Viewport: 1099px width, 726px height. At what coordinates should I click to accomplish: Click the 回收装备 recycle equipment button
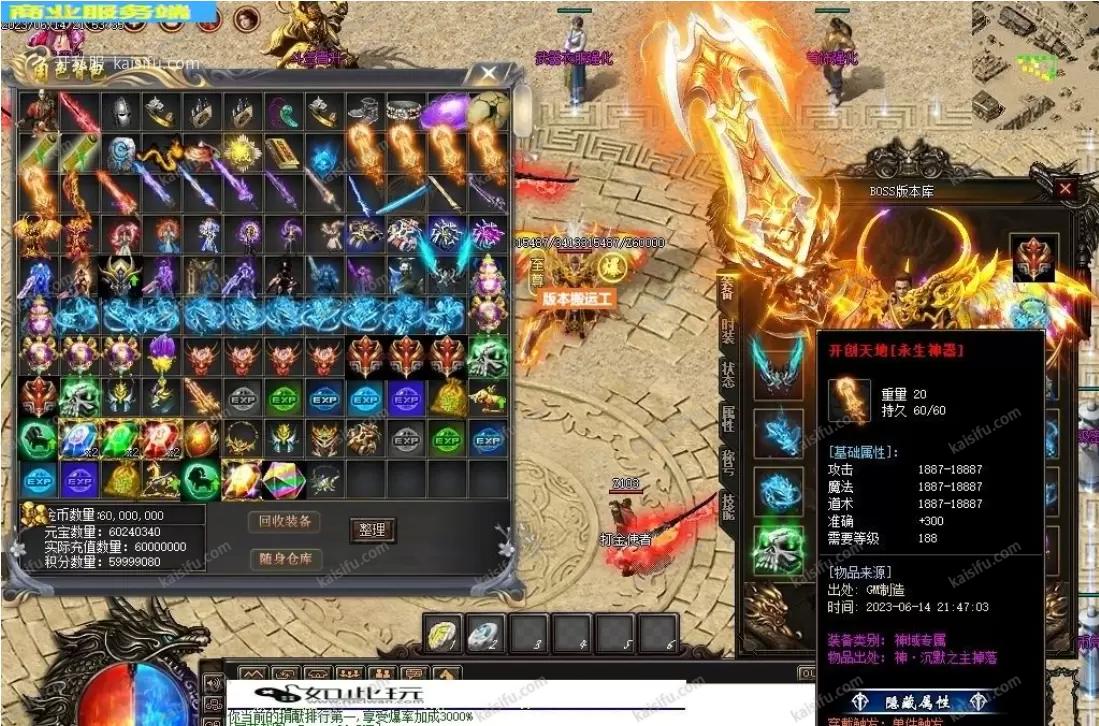[285, 521]
